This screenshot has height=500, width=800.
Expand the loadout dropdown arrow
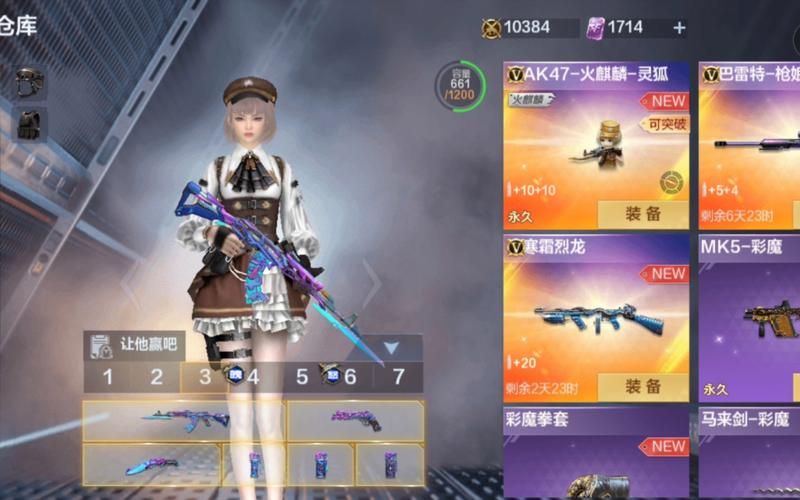pyautogui.click(x=391, y=347)
